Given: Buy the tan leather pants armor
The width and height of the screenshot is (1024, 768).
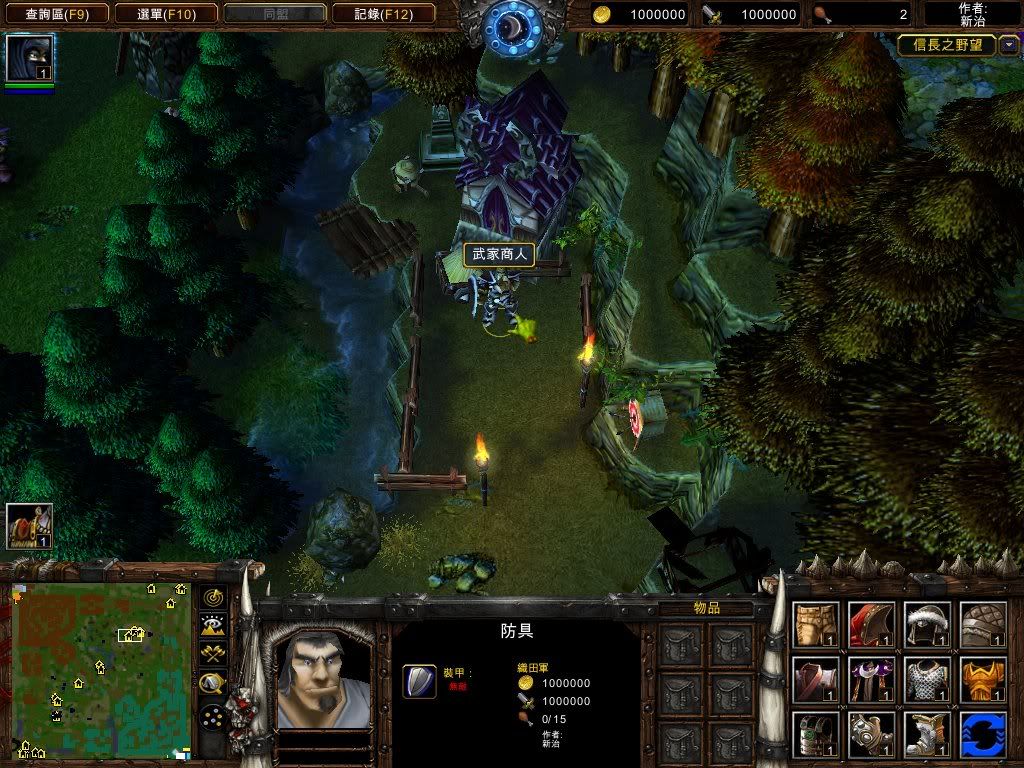Looking at the screenshot, I should (816, 624).
